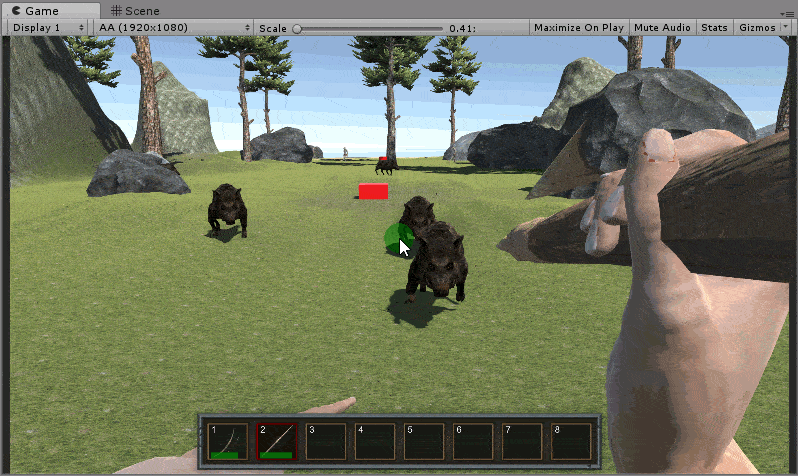Choose empty hotbar slot number 8
798x476 pixels.
point(571,441)
